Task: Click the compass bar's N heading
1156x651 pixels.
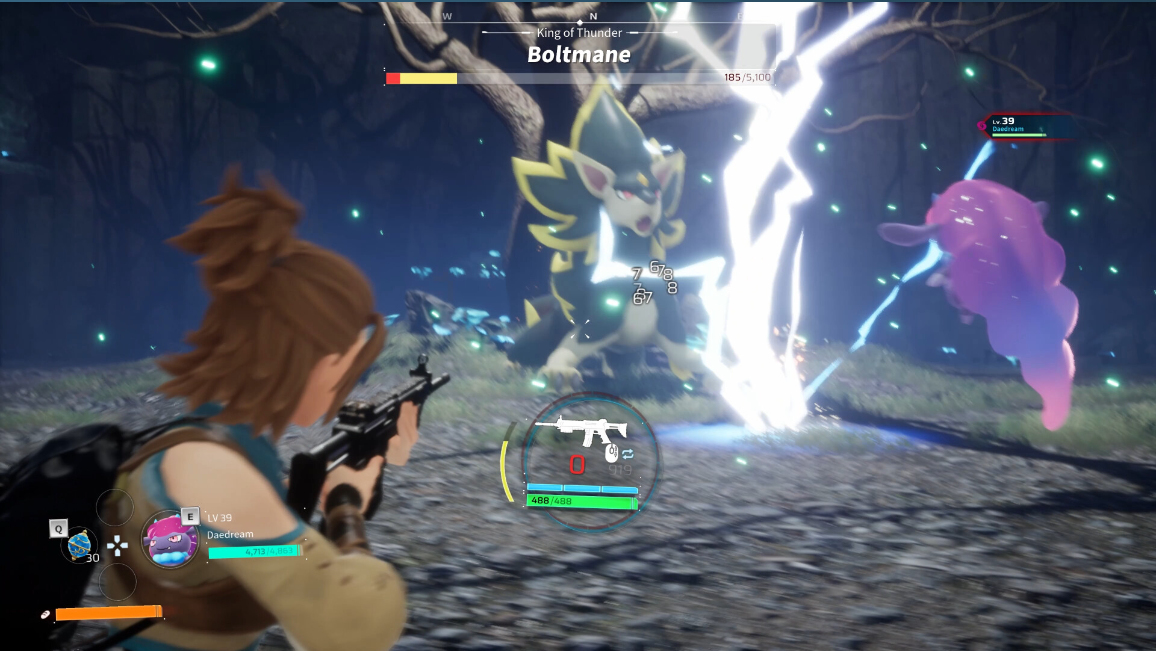Action: 593,16
